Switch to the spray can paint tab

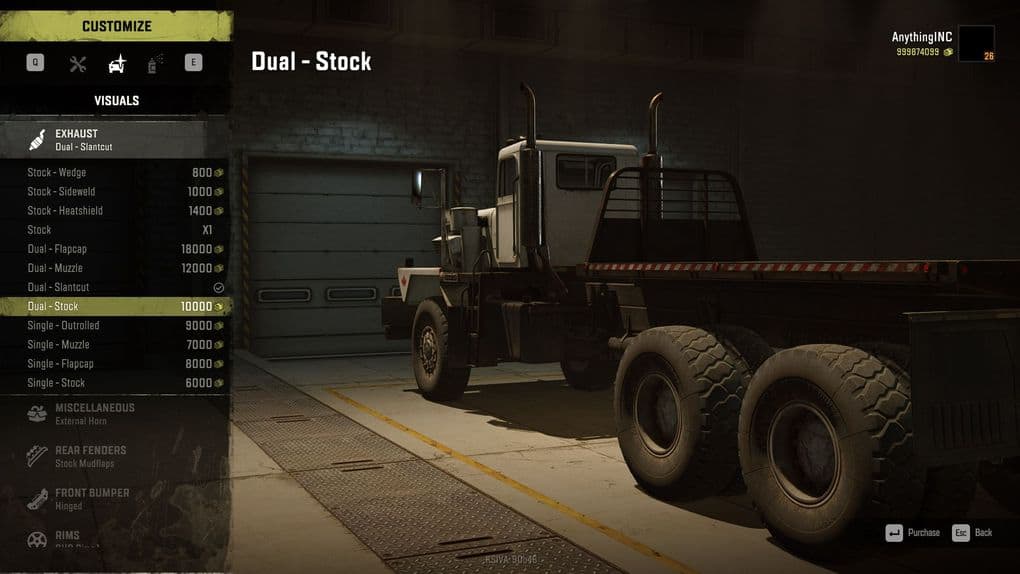(x=155, y=64)
